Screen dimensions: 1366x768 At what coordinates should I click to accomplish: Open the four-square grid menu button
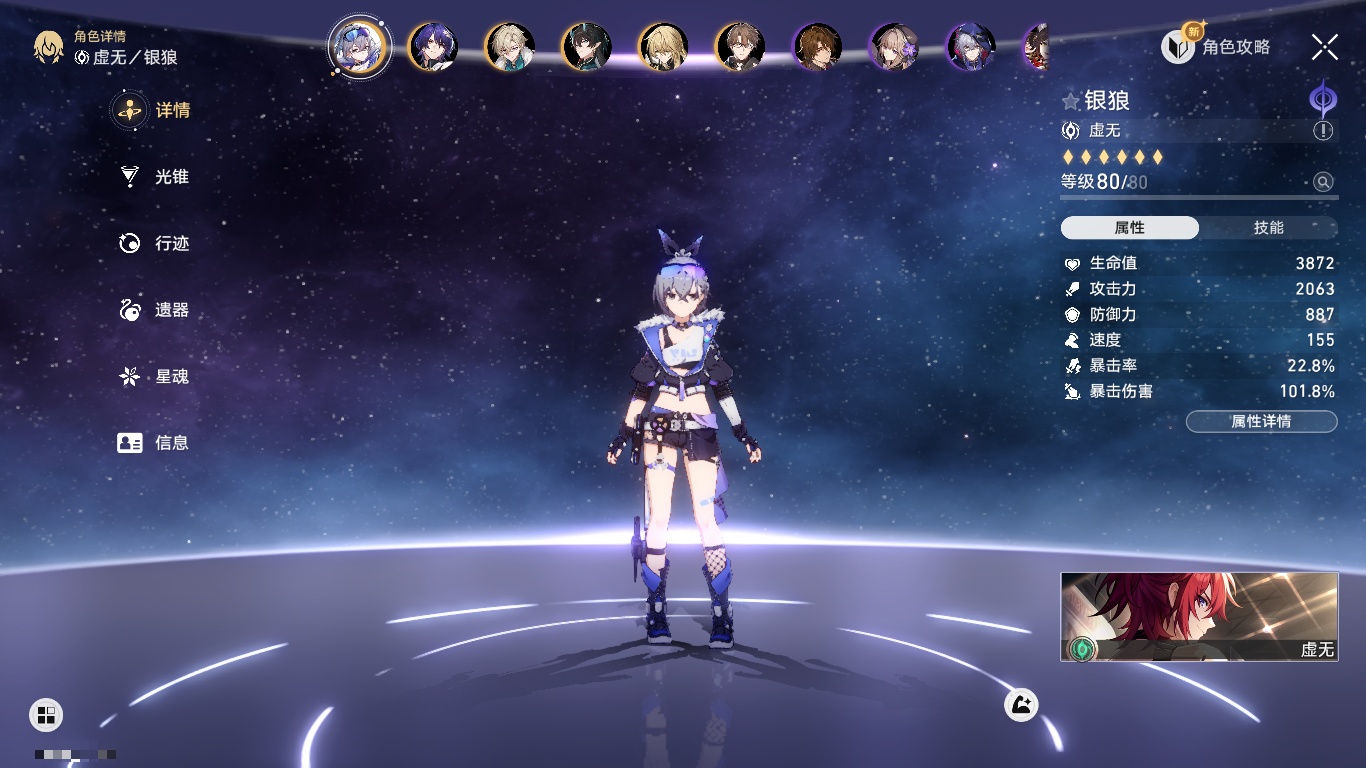46,714
